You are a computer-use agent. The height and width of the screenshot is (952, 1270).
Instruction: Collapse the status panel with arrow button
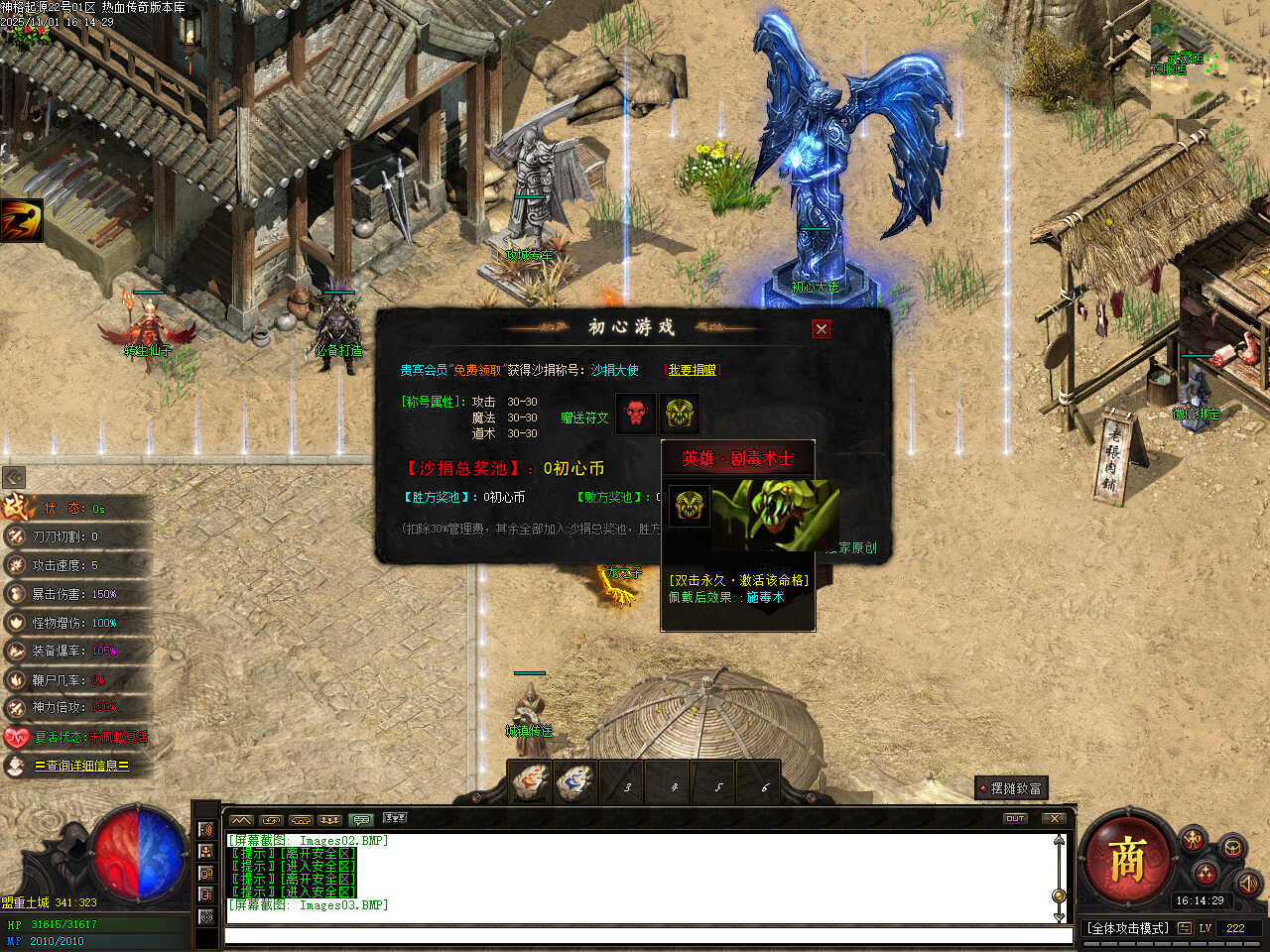pyautogui.click(x=14, y=477)
